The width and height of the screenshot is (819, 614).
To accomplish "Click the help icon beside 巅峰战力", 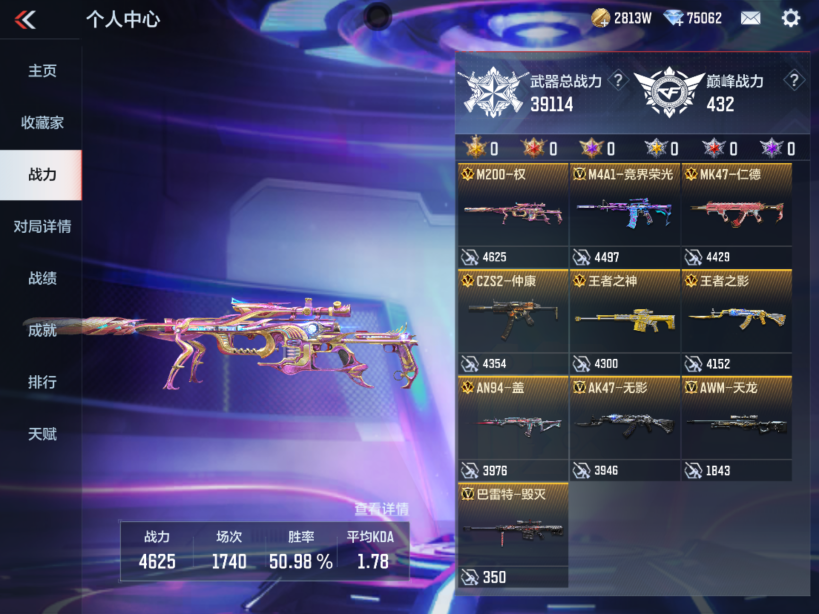I will click(x=794, y=81).
